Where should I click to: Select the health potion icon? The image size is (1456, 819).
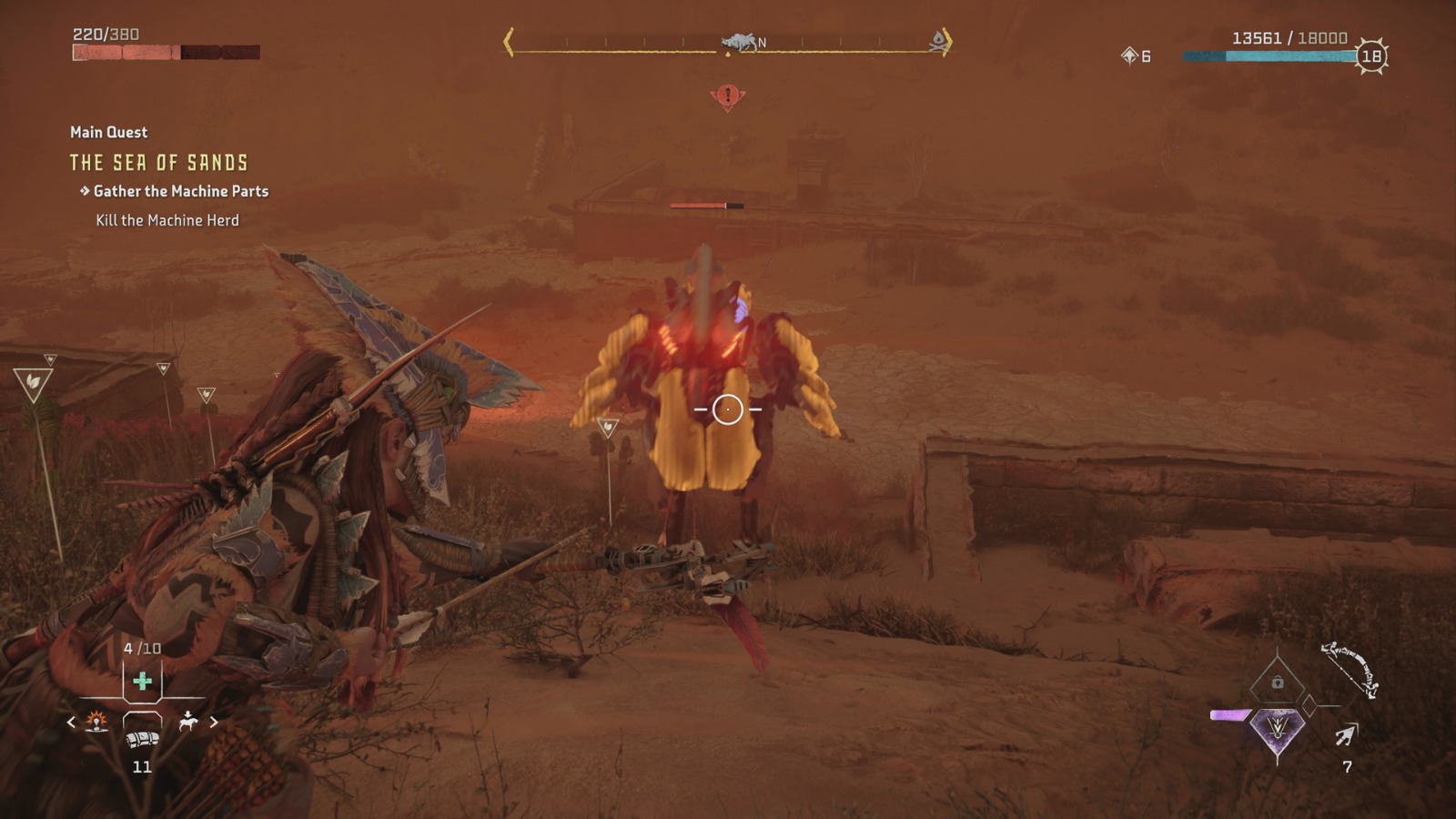tap(142, 682)
